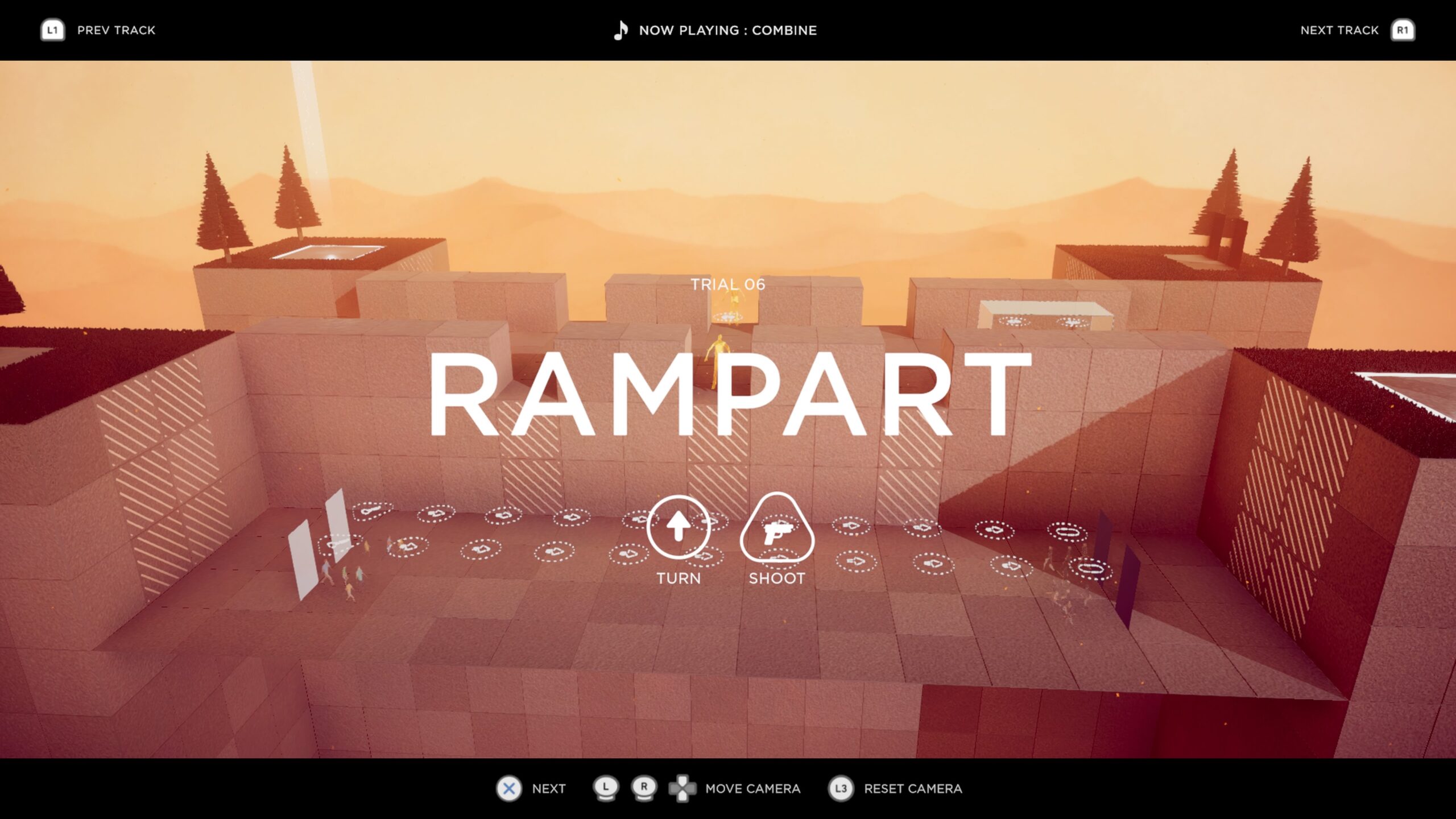Click the MOVE CAMERA label
The height and width of the screenshot is (819, 1456).
pos(752,789)
